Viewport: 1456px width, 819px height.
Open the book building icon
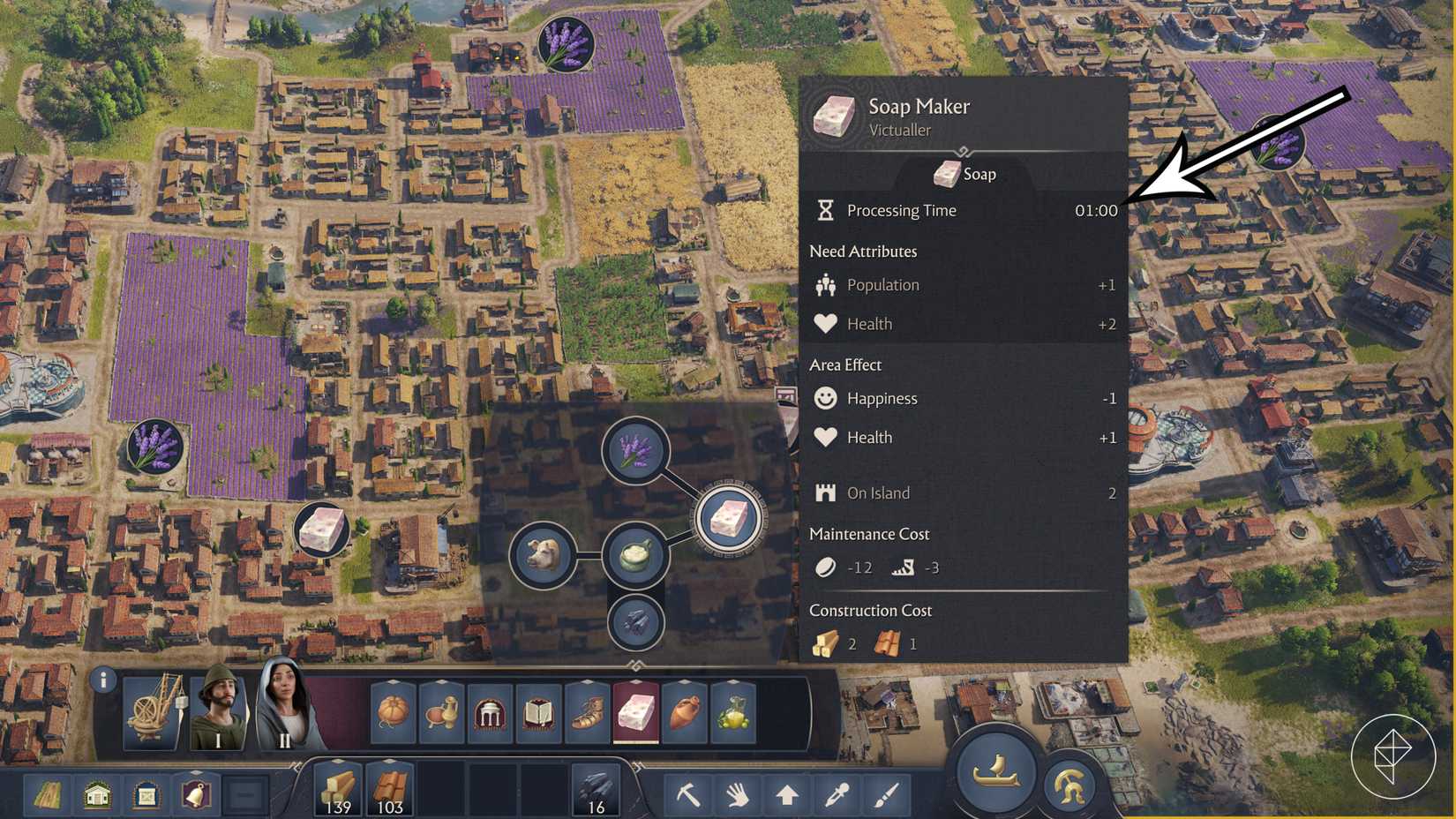coord(538,713)
